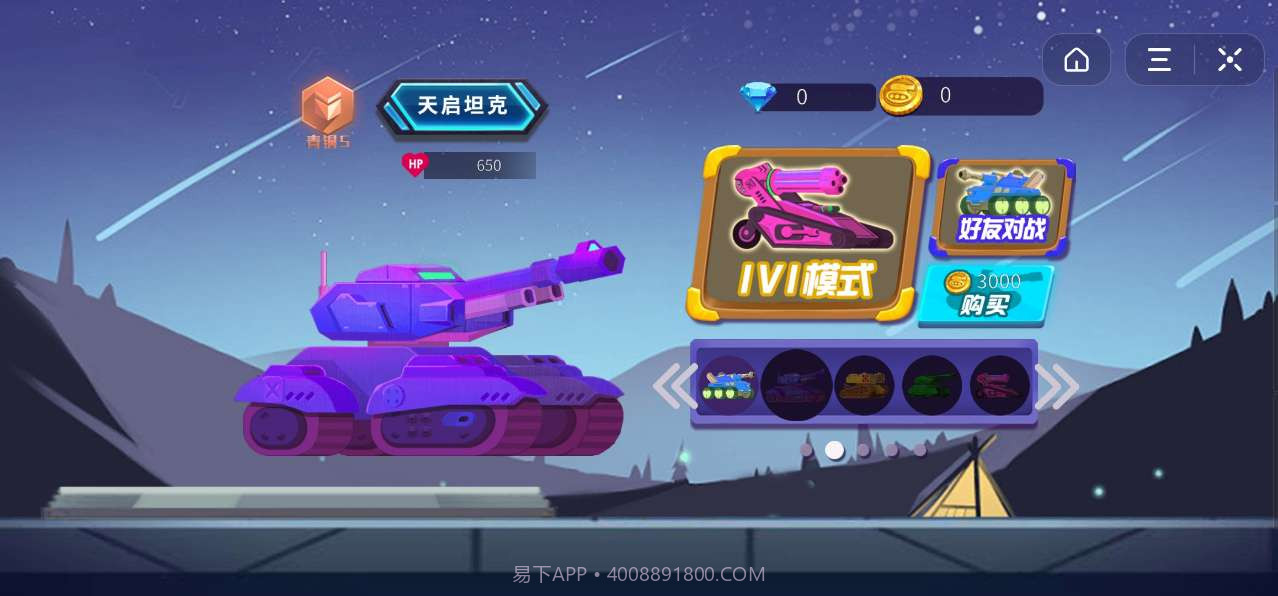Choose the yellow tank thumbnail
Screen dimensions: 1278x596
point(864,385)
